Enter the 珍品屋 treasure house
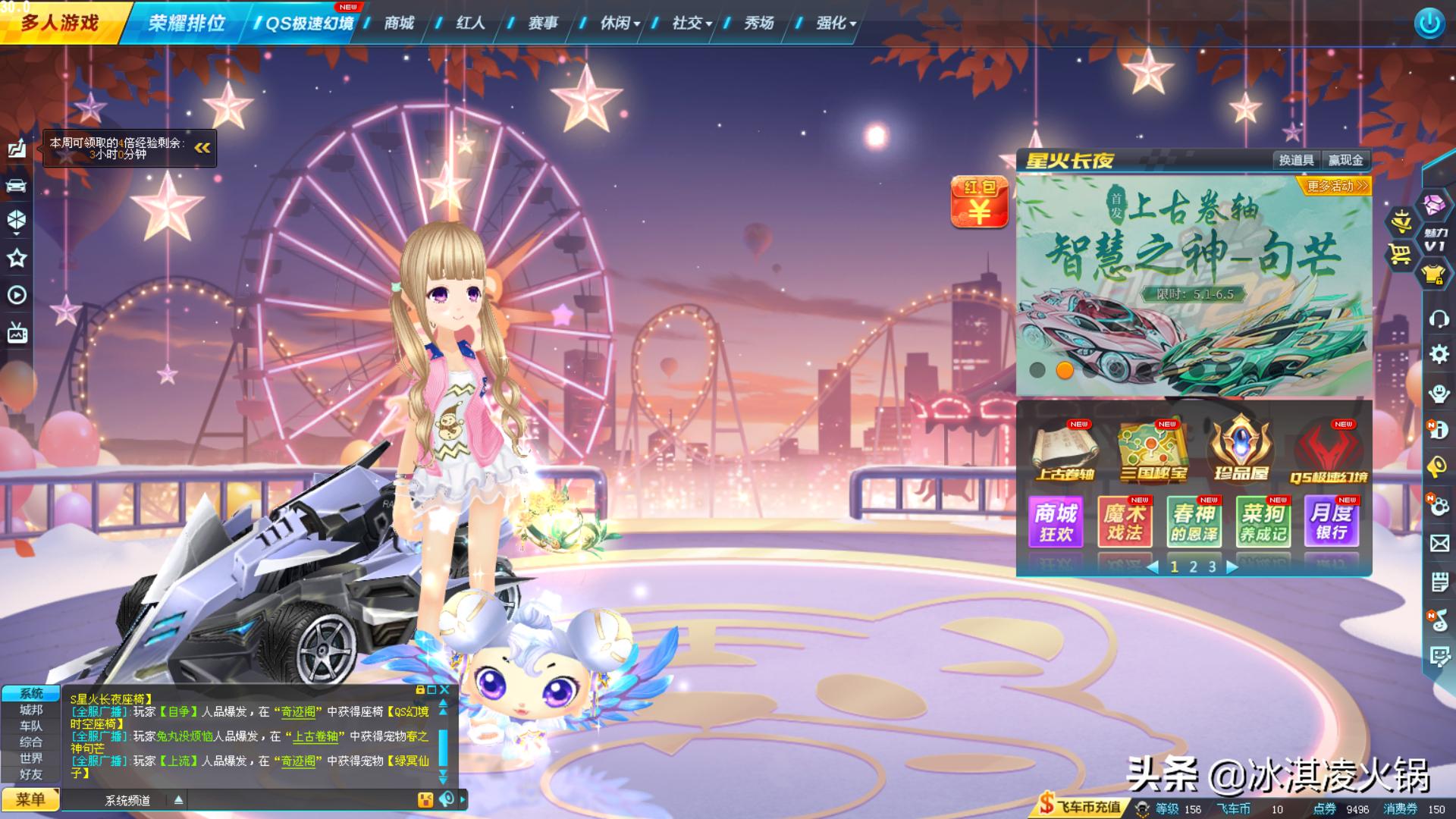 click(1241, 450)
